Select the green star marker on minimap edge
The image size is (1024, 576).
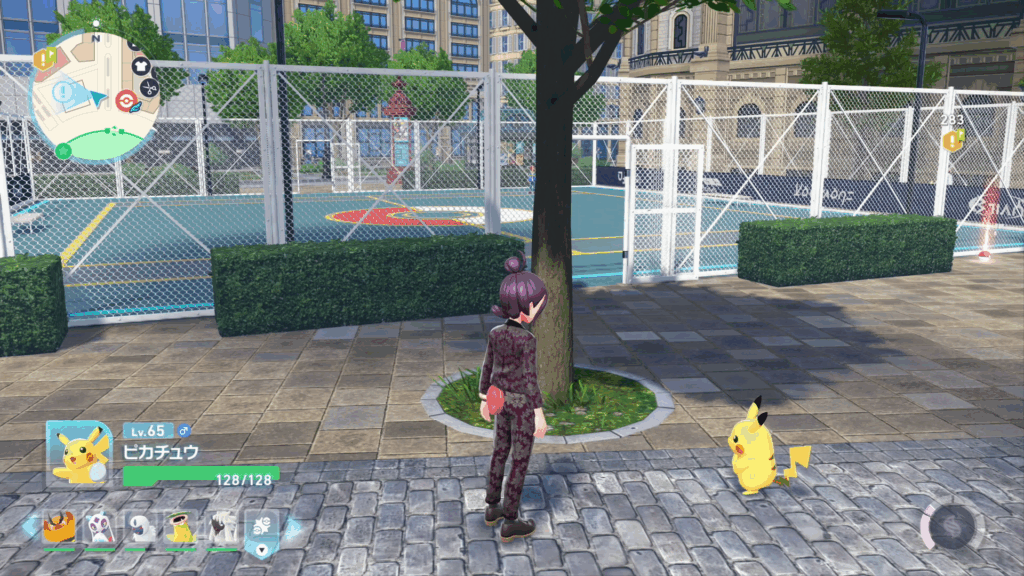[x=63, y=151]
